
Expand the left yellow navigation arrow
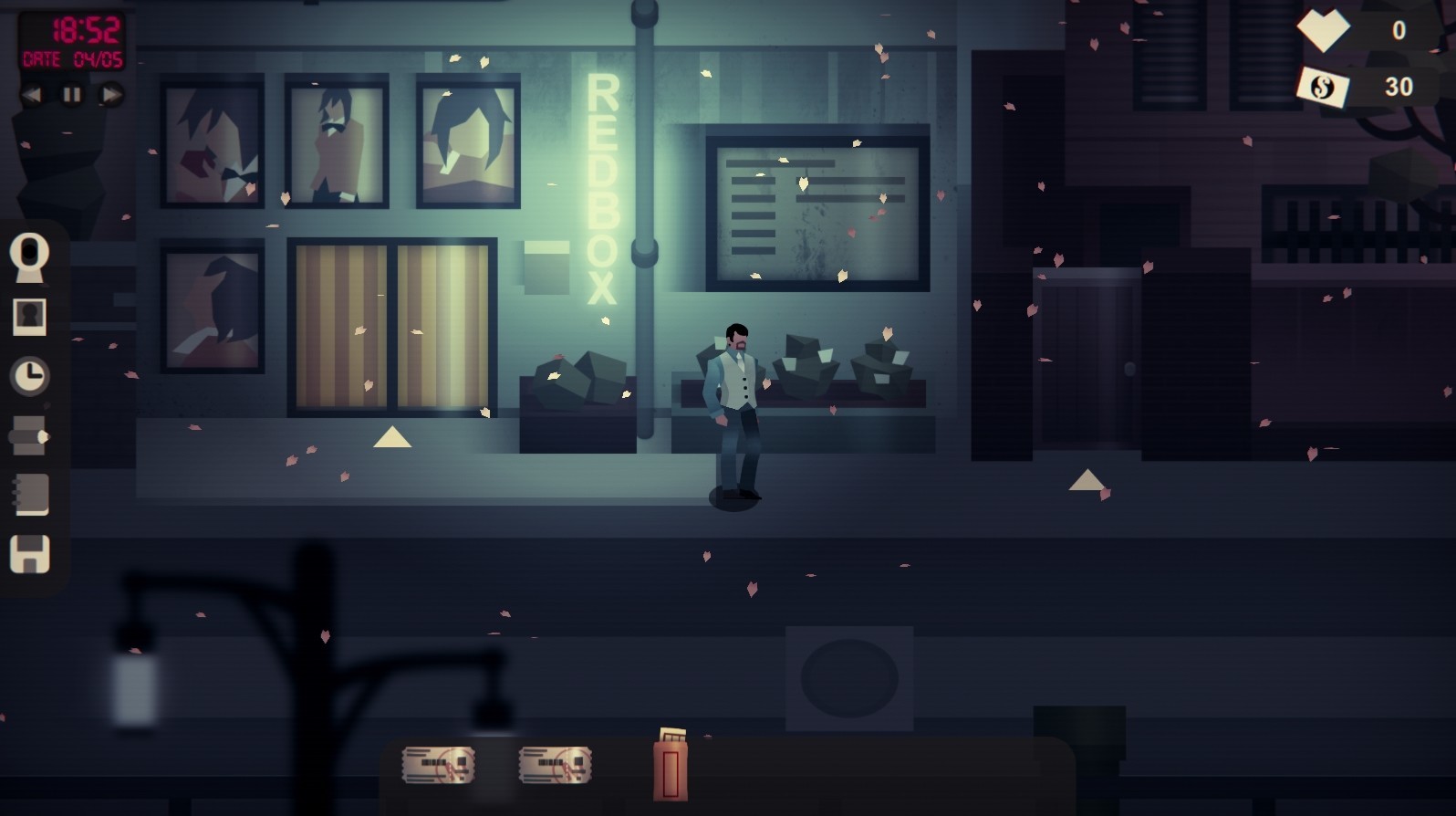pos(391,438)
